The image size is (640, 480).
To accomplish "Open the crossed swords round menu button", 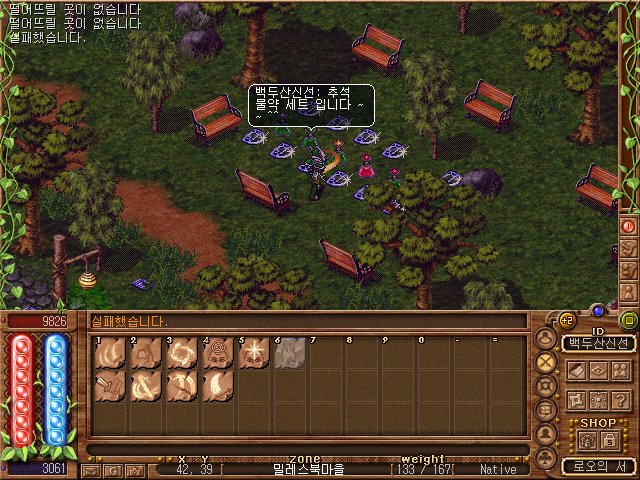I will tap(546, 362).
